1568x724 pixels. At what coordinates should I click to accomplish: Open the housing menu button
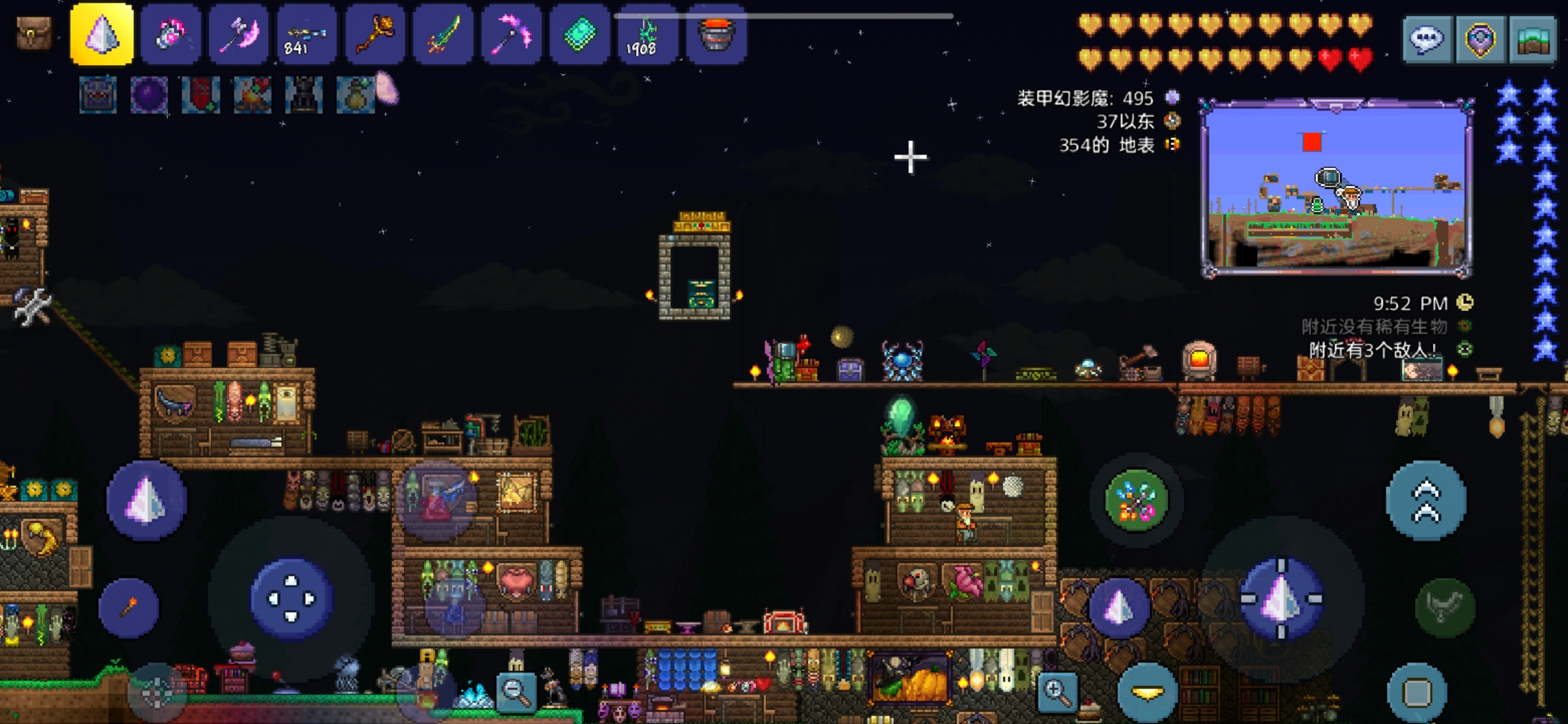point(1532,40)
